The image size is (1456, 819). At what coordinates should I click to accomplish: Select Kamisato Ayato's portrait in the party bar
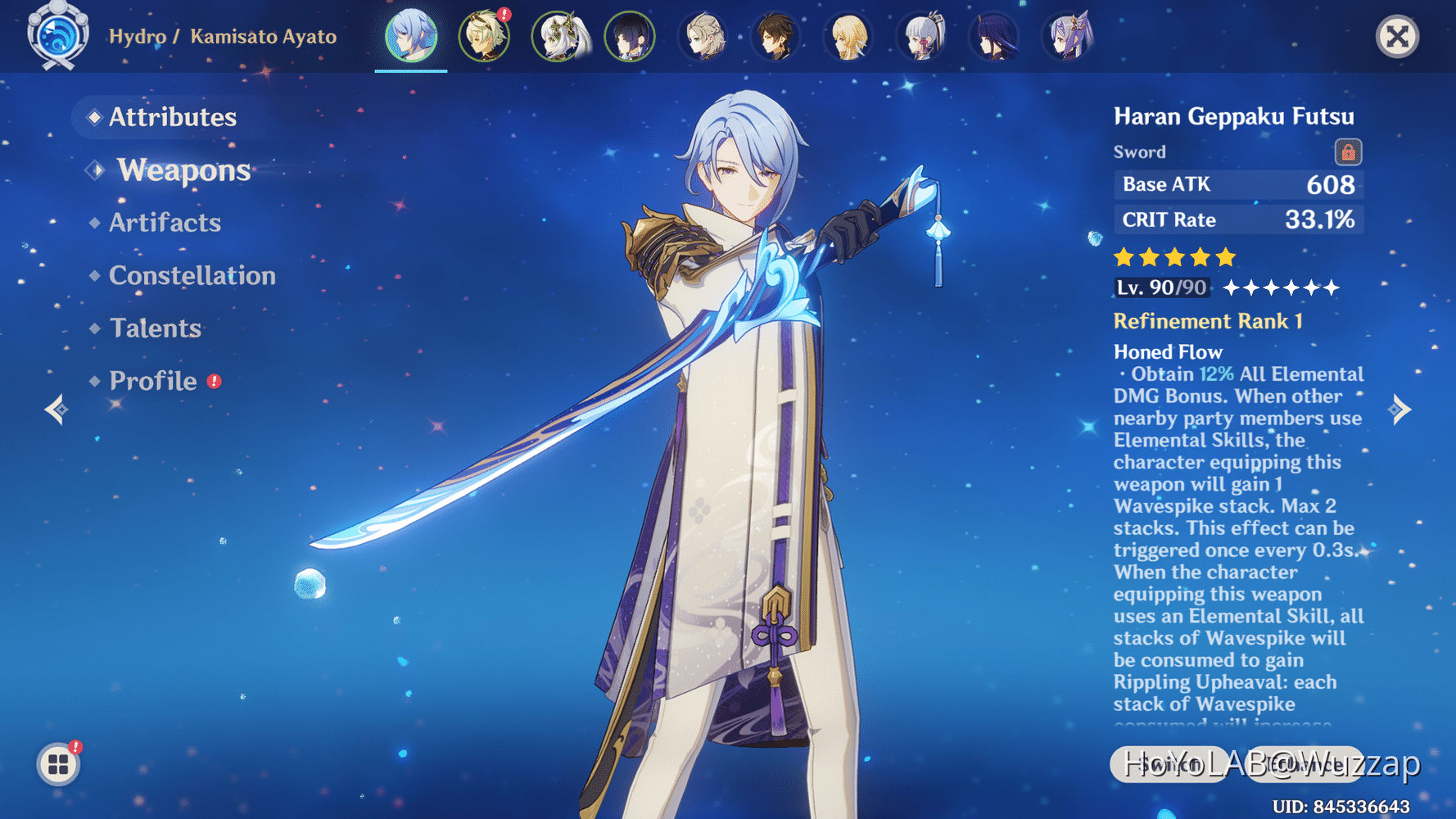pos(411,37)
